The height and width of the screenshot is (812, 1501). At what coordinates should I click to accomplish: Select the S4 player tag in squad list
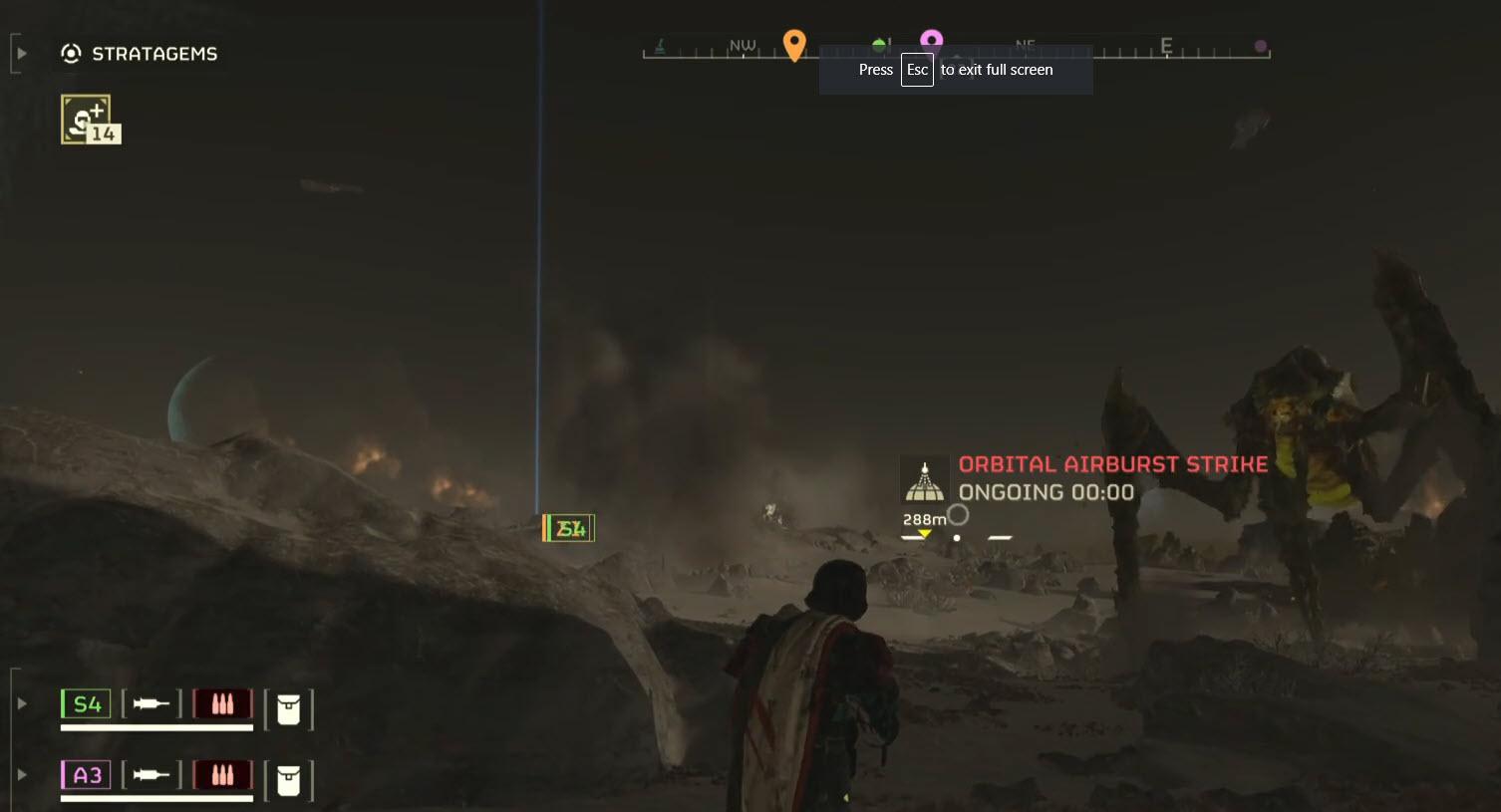(x=87, y=704)
